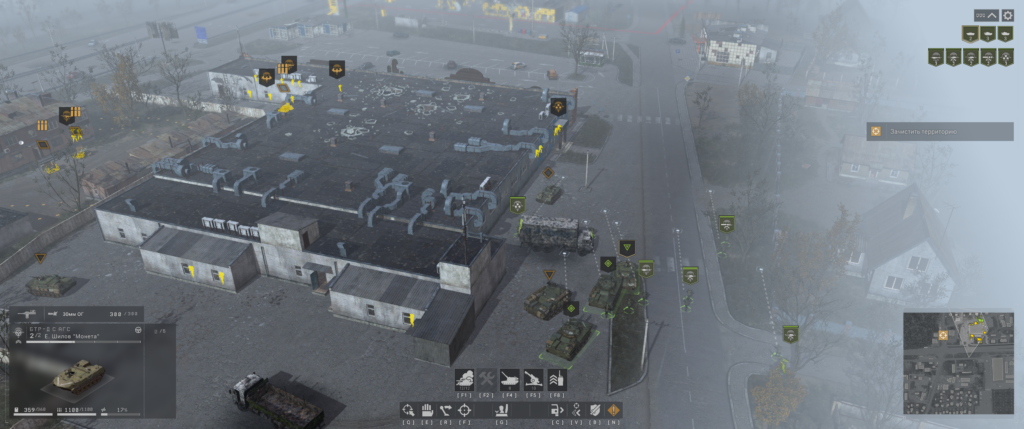Select the route waypoint move command
1024x429 pixels.
pos(445,409)
